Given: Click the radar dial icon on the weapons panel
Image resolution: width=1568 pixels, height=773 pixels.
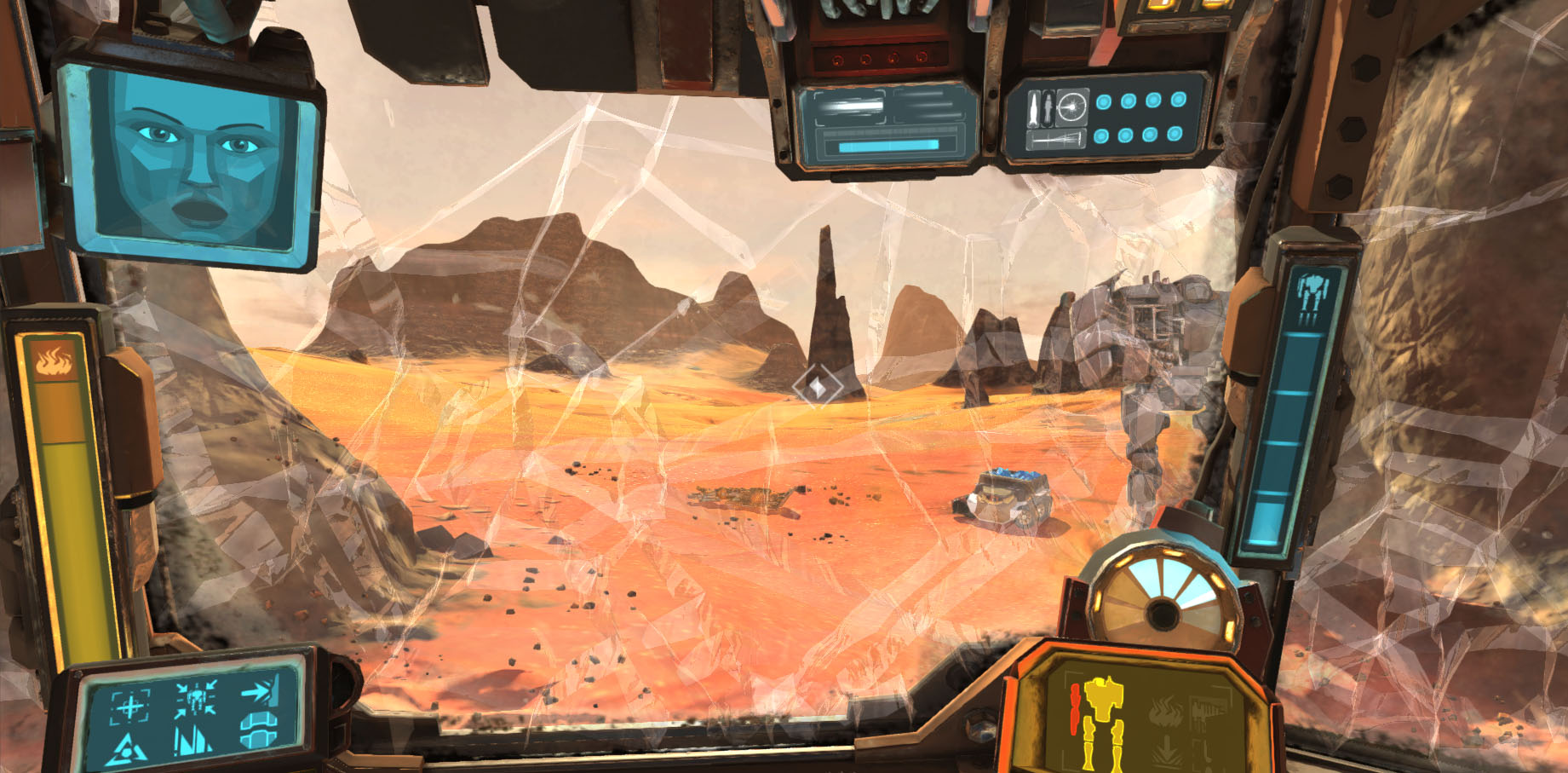Looking at the screenshot, I should [x=1071, y=107].
